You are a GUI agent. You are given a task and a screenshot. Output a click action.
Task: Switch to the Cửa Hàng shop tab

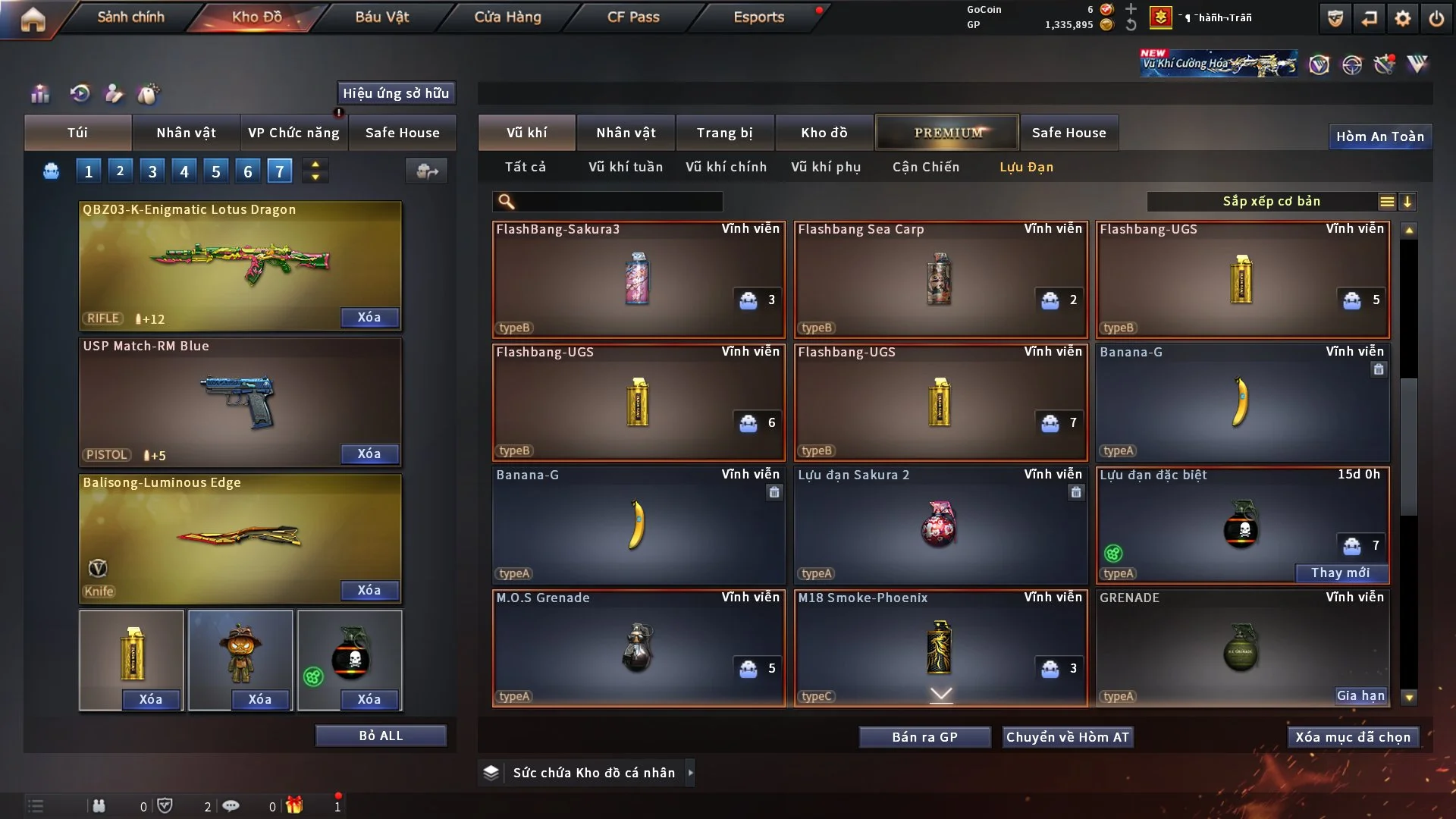point(507,17)
